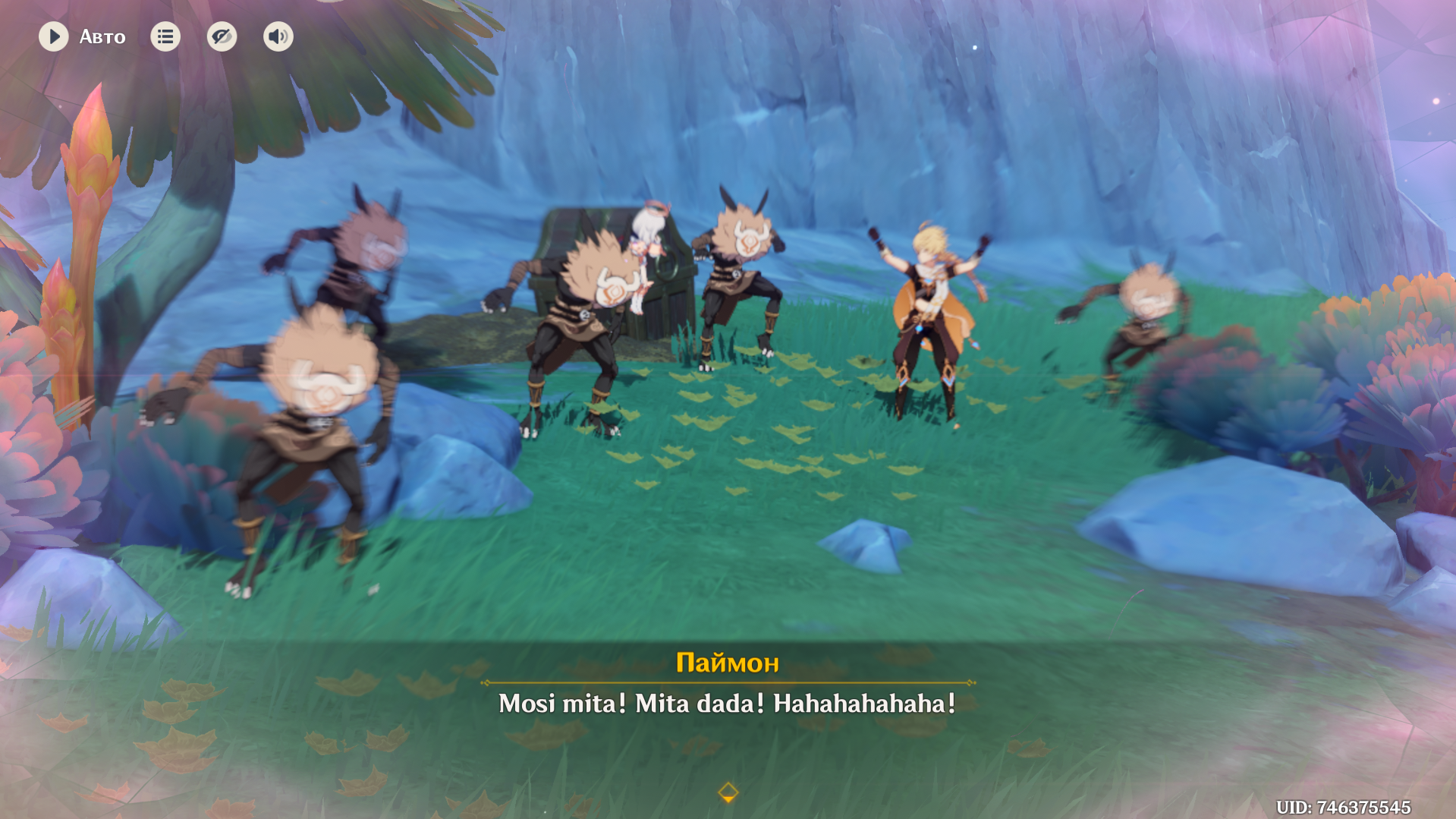The width and height of the screenshot is (1456, 819).
Task: Select the Авто text label
Action: tap(102, 36)
